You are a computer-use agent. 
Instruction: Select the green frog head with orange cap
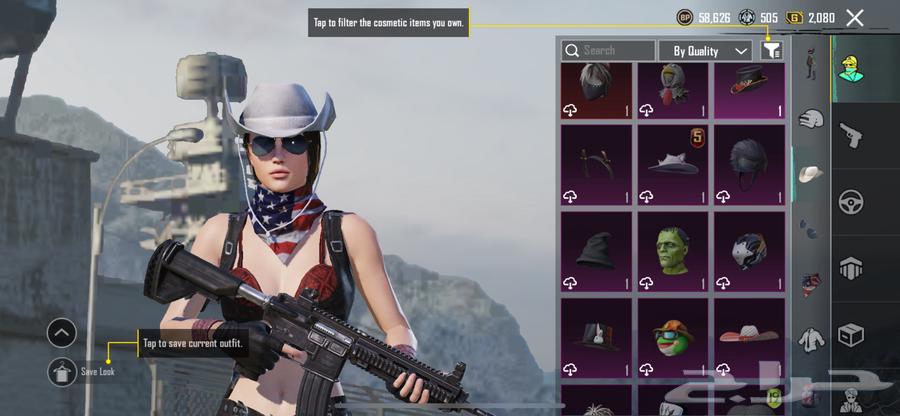click(673, 333)
